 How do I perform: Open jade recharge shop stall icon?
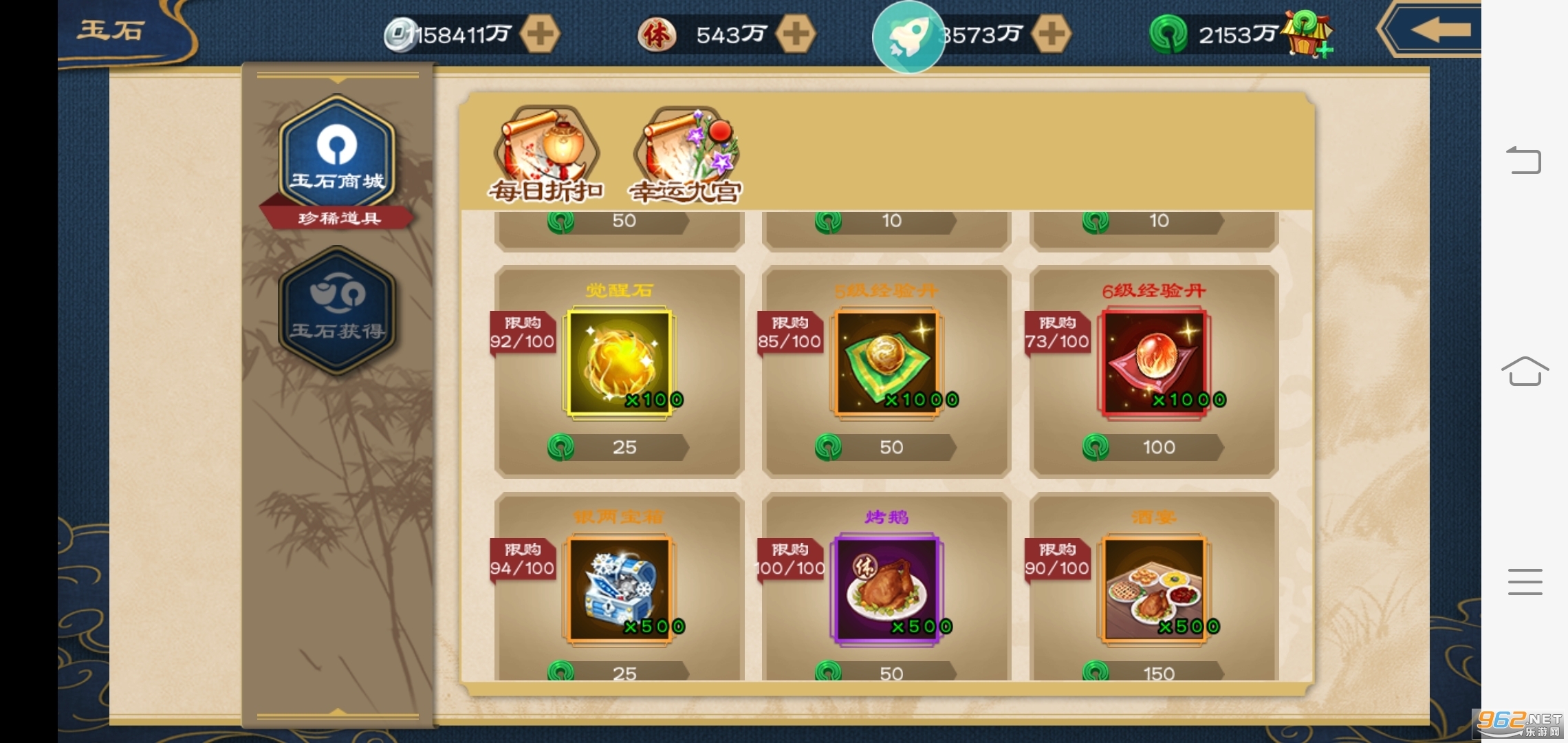click(1308, 33)
